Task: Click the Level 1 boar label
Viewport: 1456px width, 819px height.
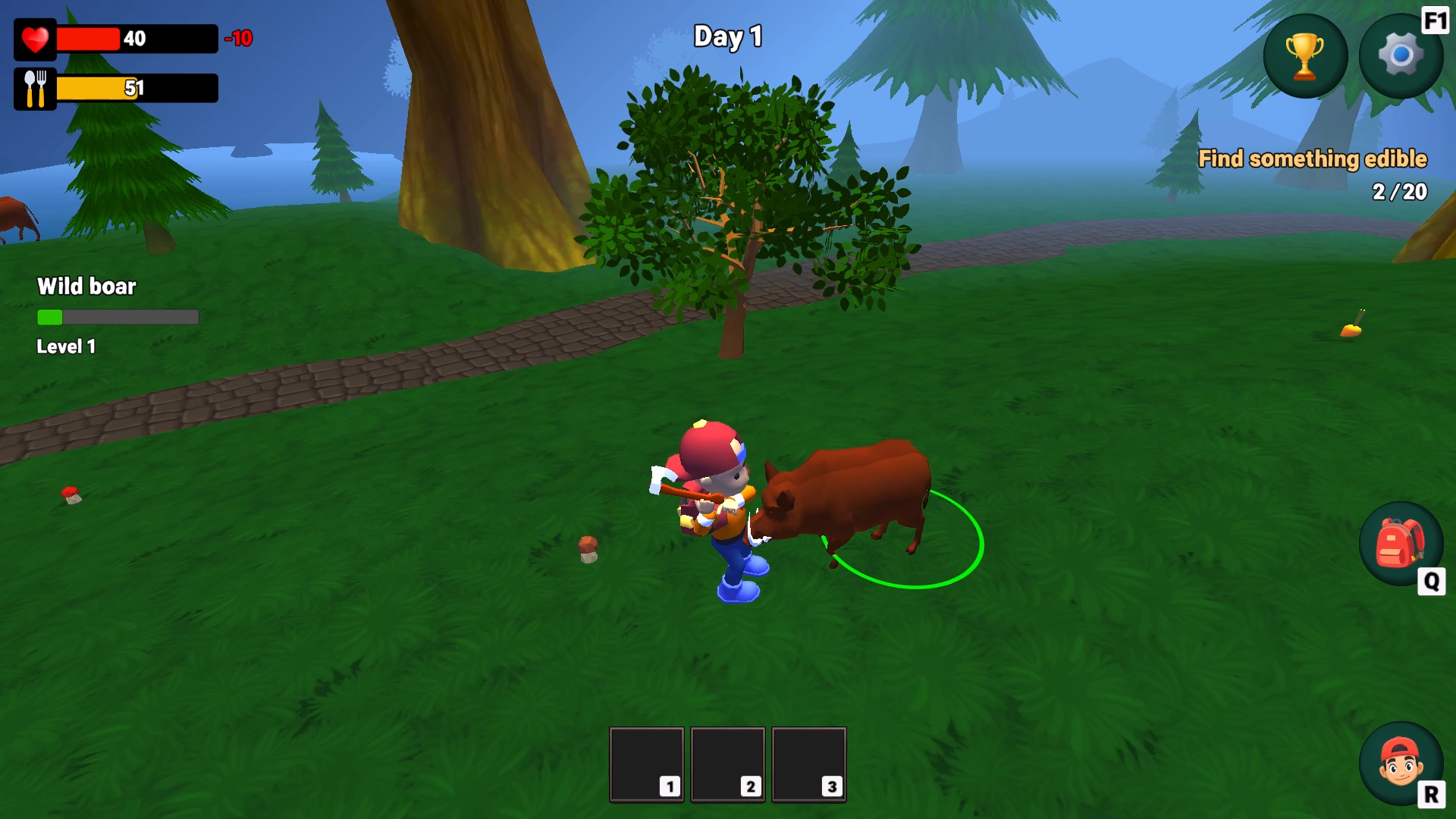Action: click(x=65, y=347)
